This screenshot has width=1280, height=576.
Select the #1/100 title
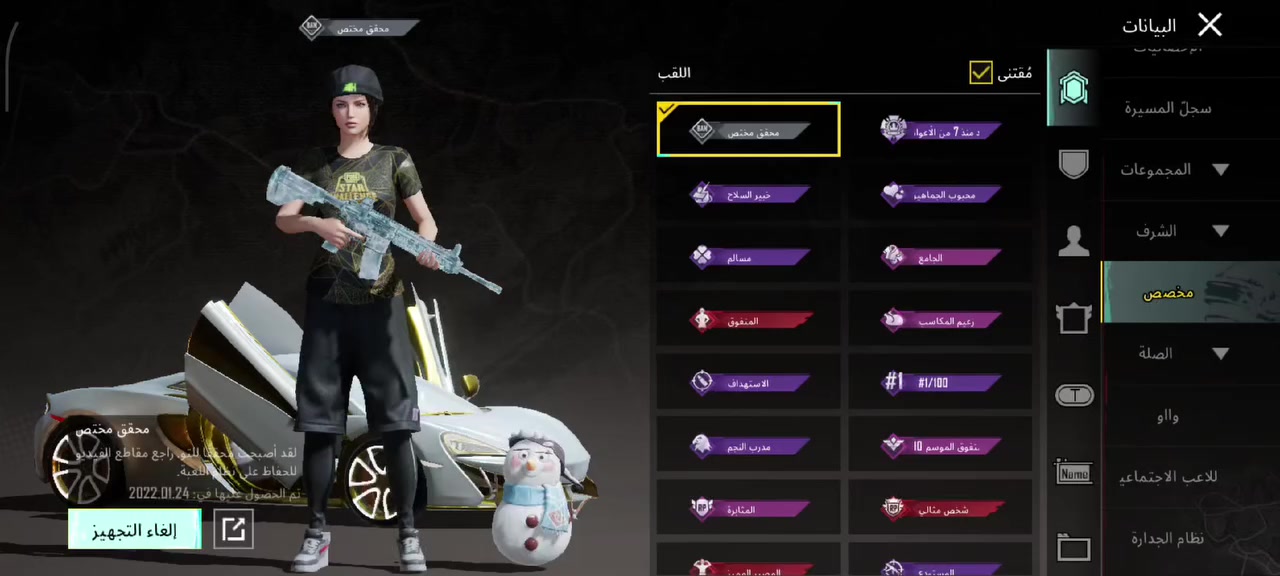tap(940, 383)
